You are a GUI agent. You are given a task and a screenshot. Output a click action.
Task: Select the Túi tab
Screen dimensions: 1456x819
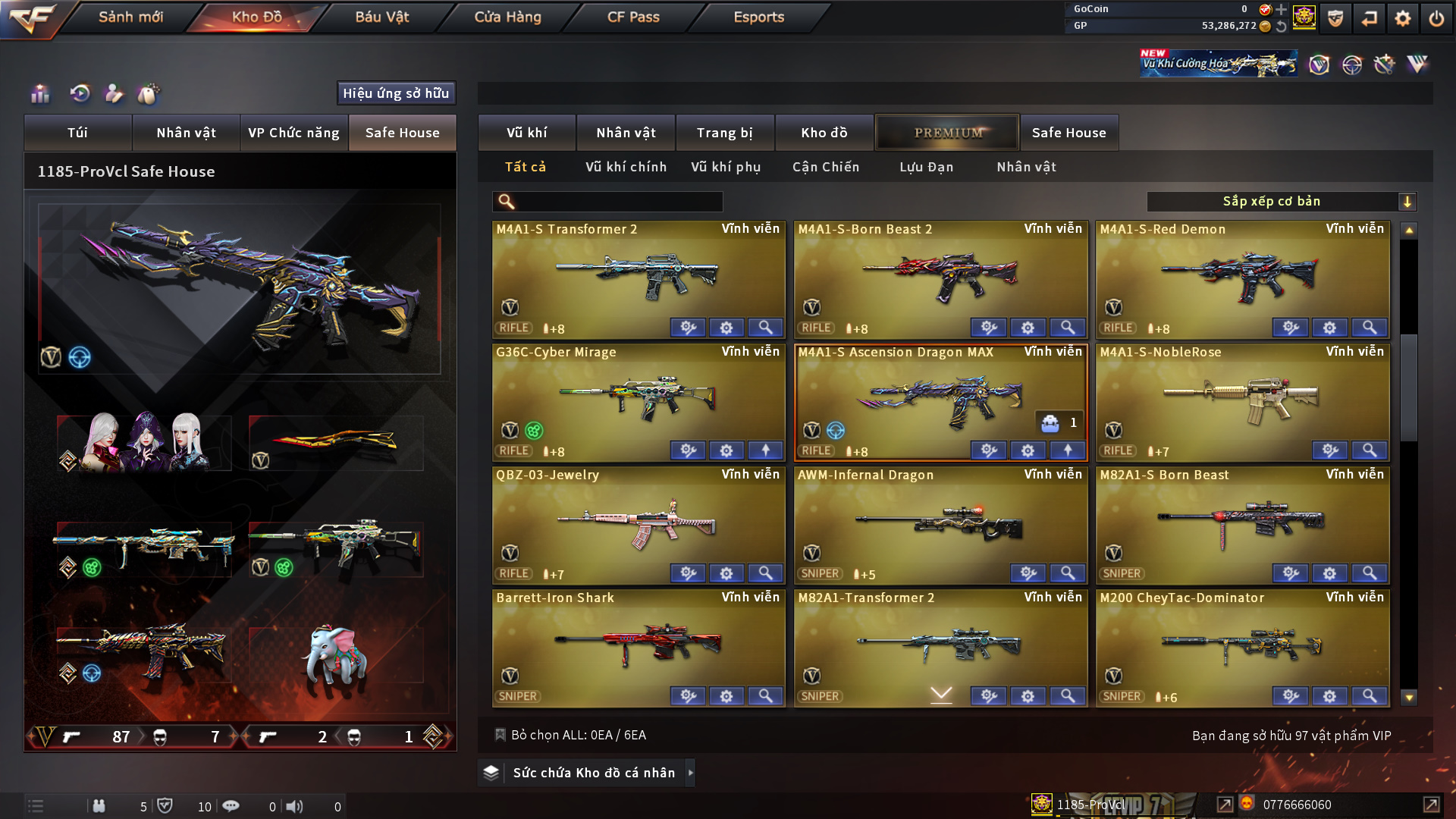77,133
